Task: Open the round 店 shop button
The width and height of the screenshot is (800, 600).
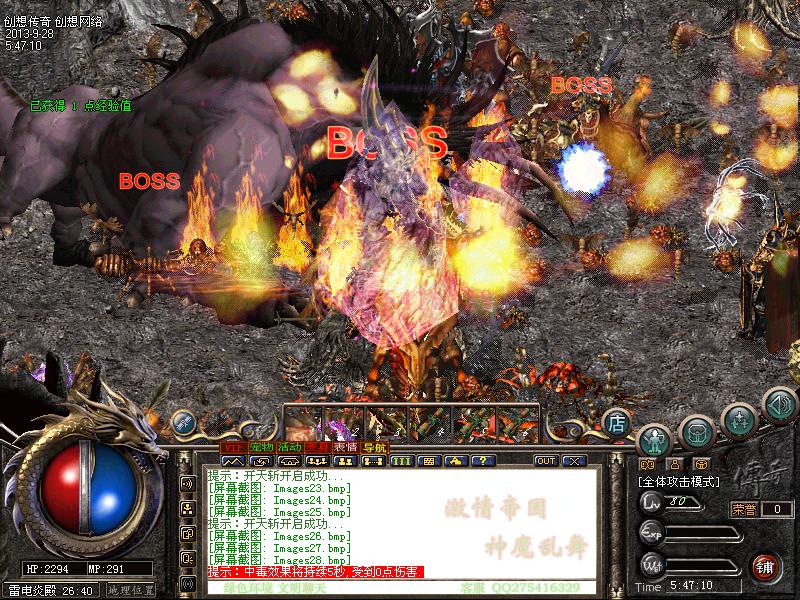Action: tap(618, 421)
